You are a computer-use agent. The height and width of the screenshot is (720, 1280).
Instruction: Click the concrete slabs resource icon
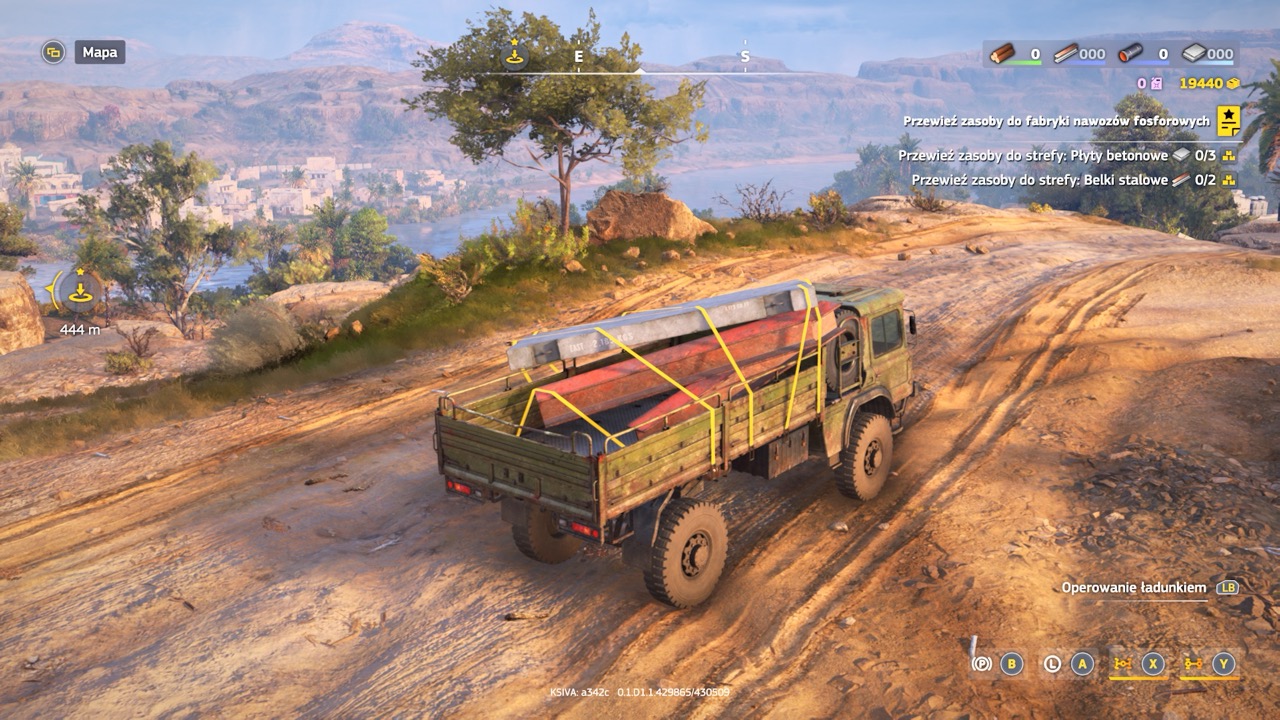(1194, 54)
